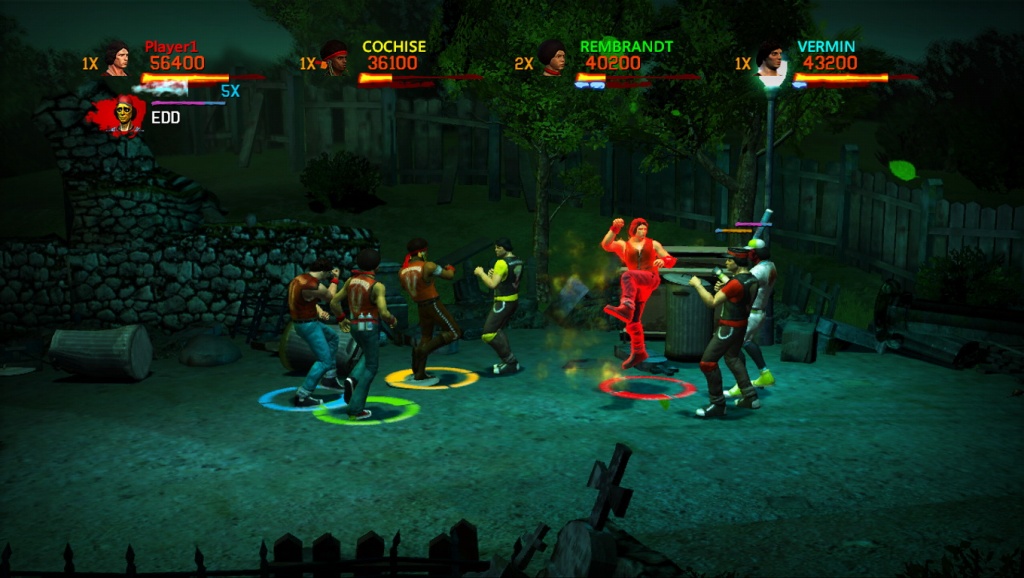Click Player1's character portrait
This screenshot has width=1024, height=578.
[117, 58]
